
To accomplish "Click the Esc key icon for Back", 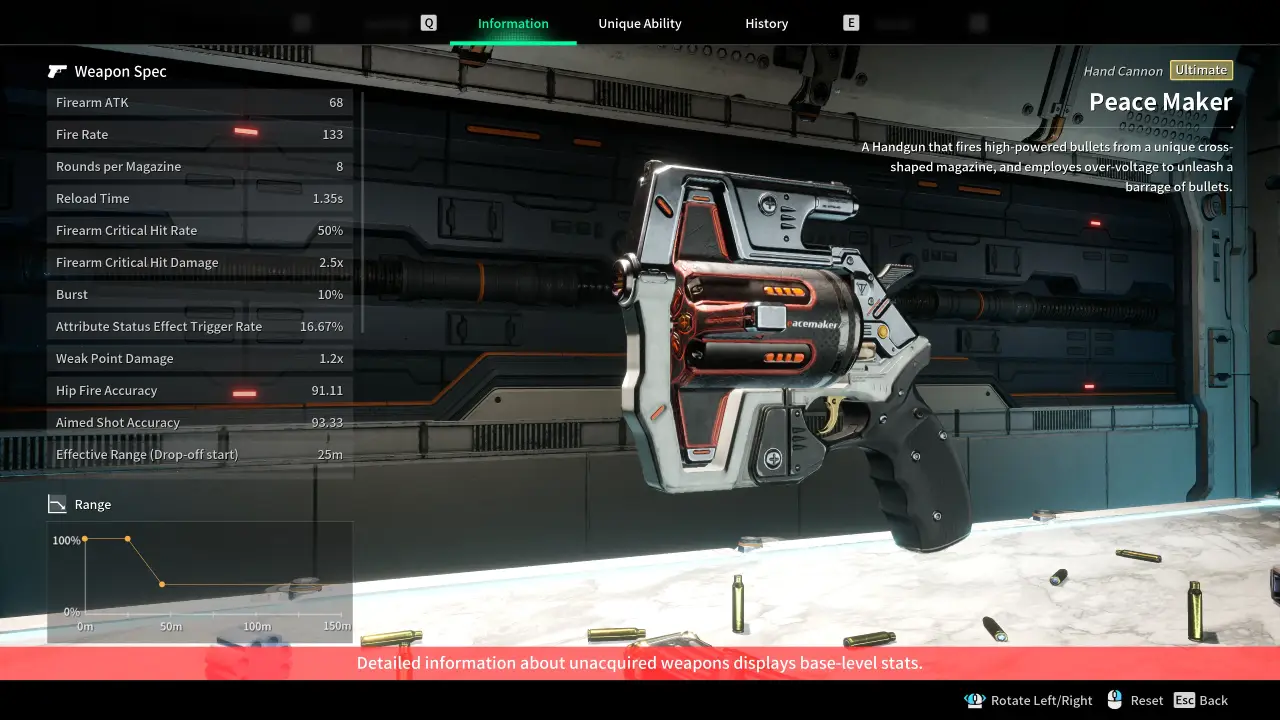I will pos(1186,700).
